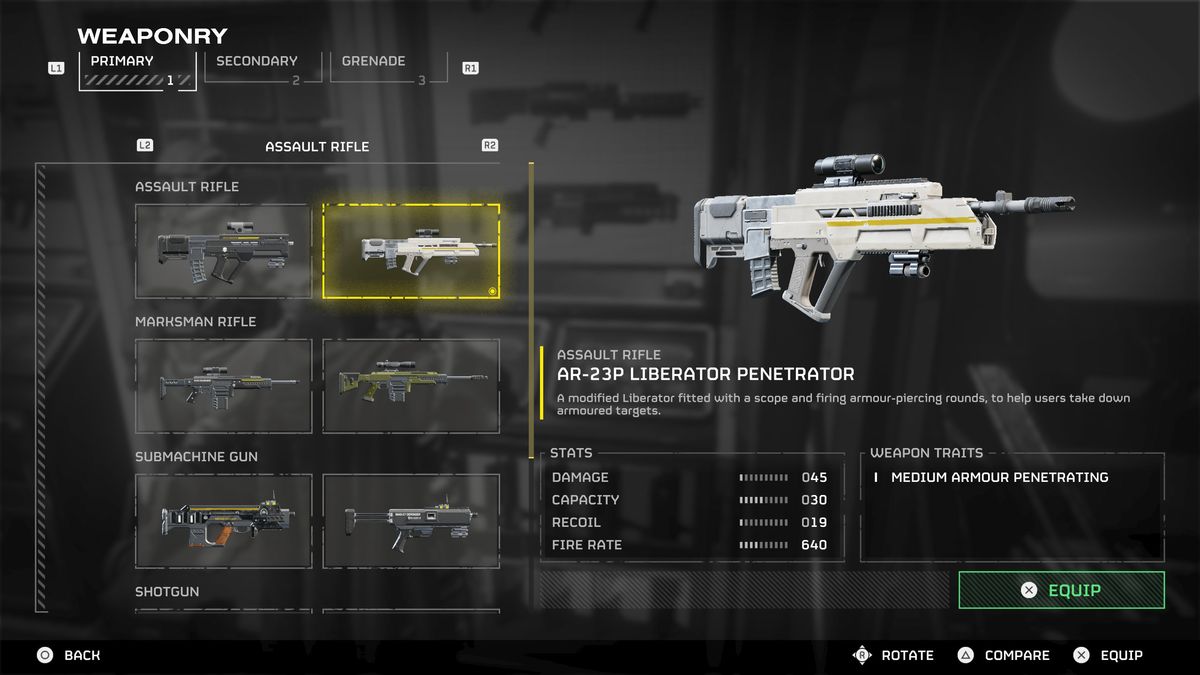Choose the white Liberator Penetrator rifle tile
This screenshot has height=675, width=1200.
pos(411,251)
